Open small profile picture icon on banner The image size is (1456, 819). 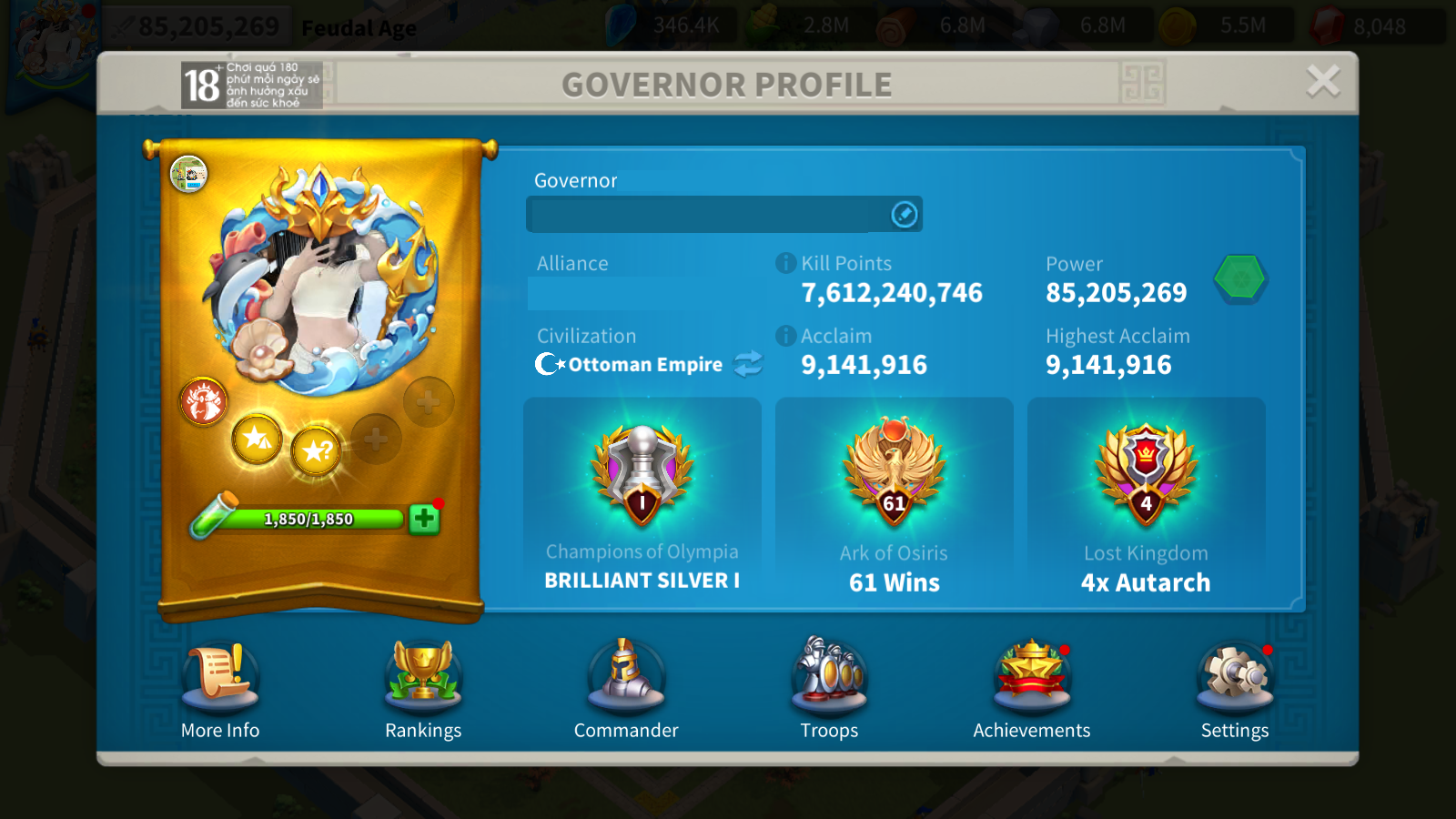[x=188, y=174]
